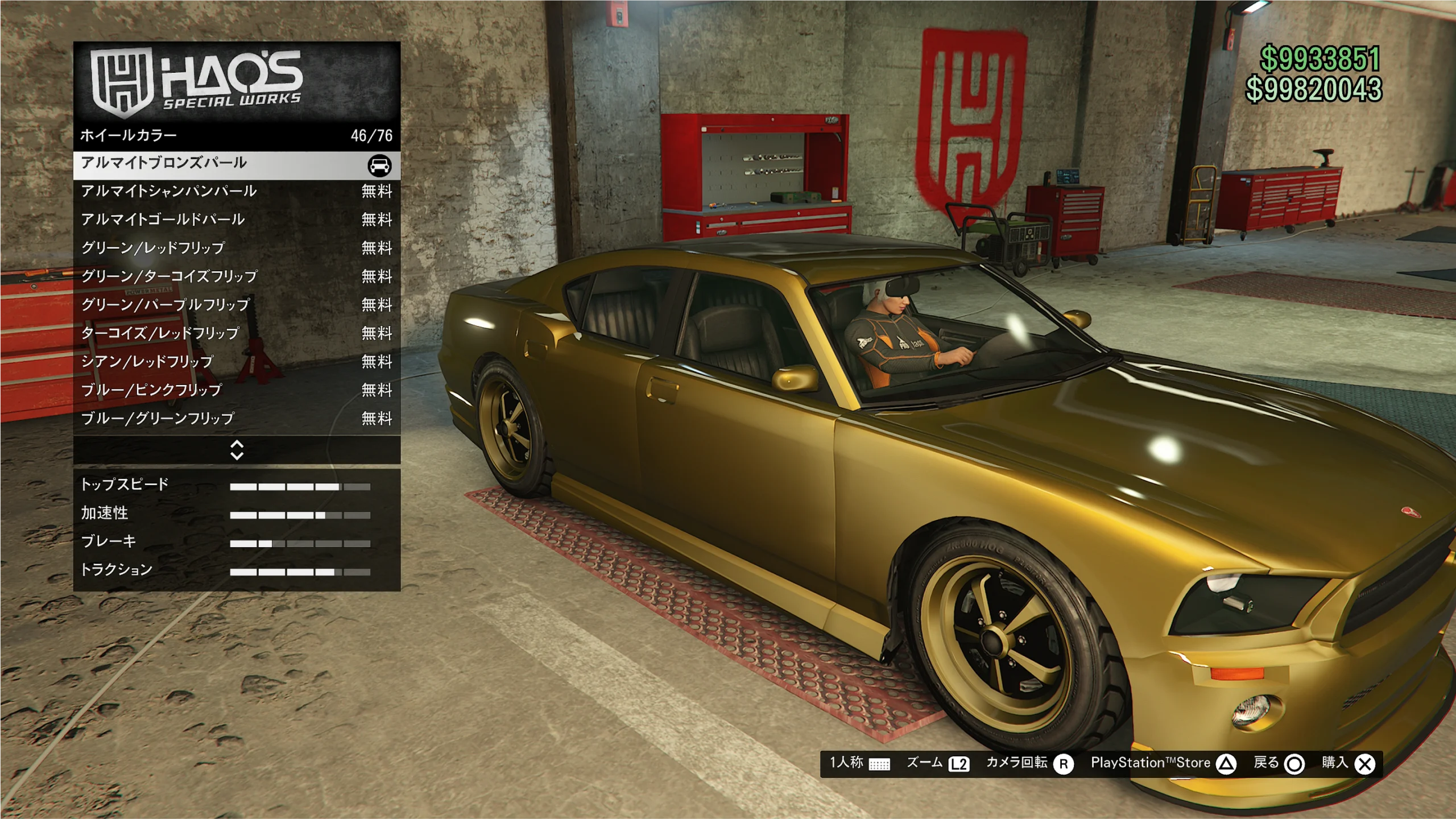Image resolution: width=1456 pixels, height=819 pixels.
Task: Choose グリーン/ターコイズフリップ entry
Action: [237, 277]
